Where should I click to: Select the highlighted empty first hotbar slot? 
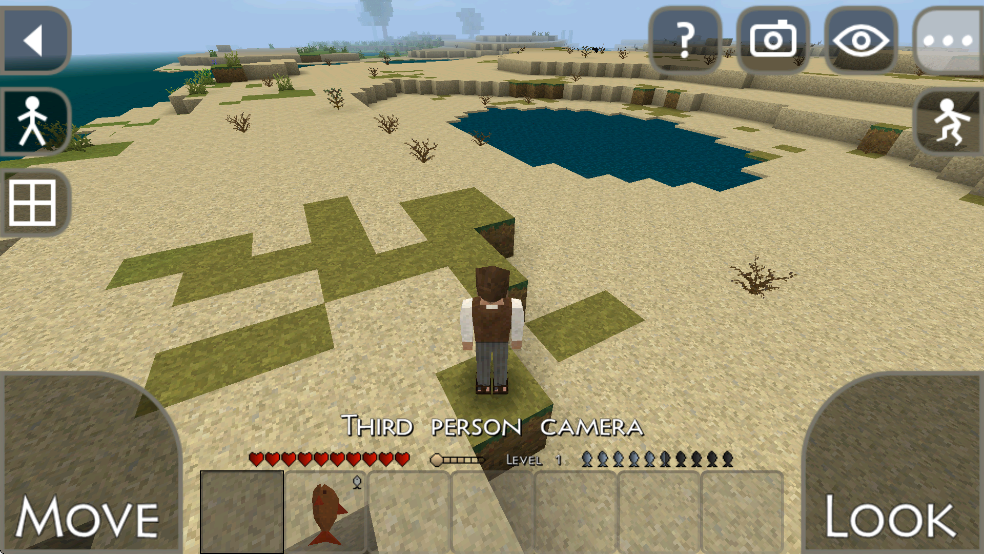(242, 512)
